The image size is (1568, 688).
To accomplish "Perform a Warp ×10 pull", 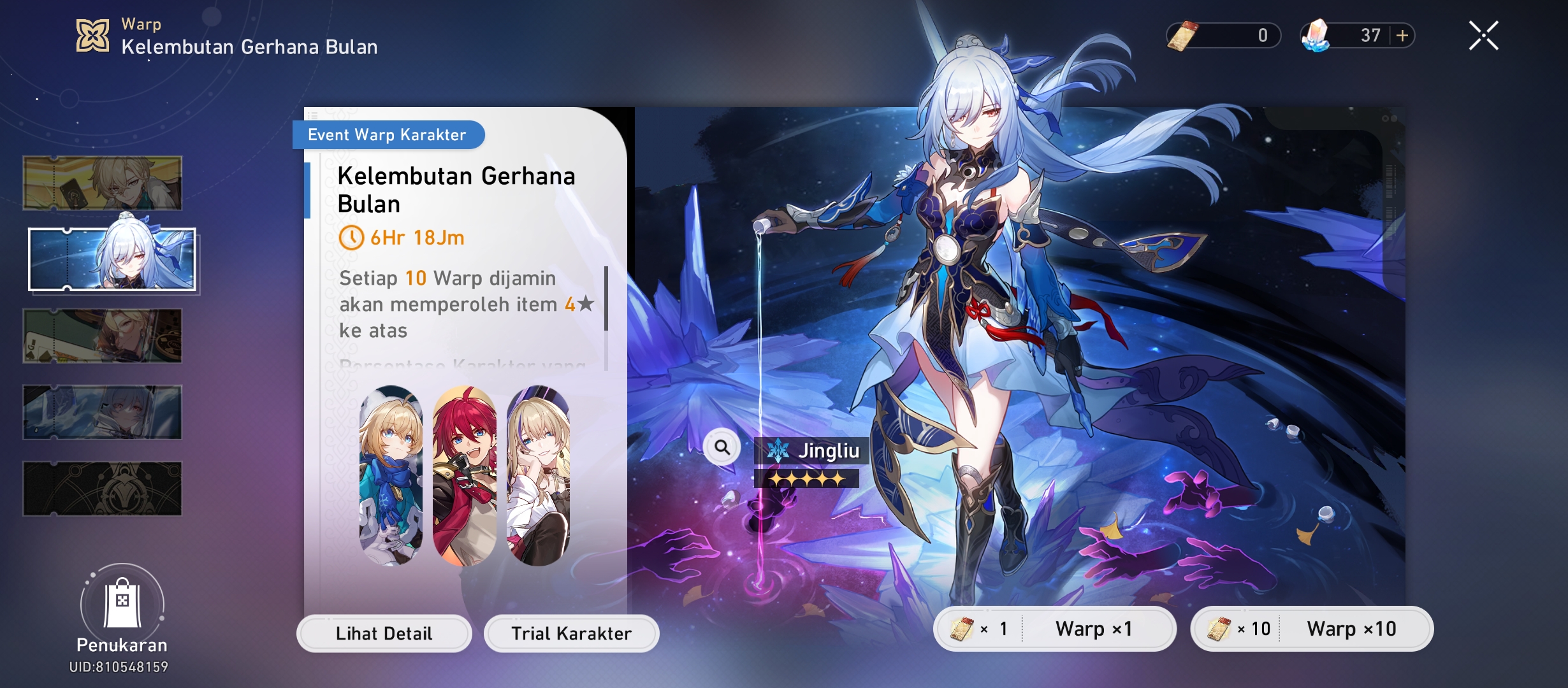I will point(1358,629).
